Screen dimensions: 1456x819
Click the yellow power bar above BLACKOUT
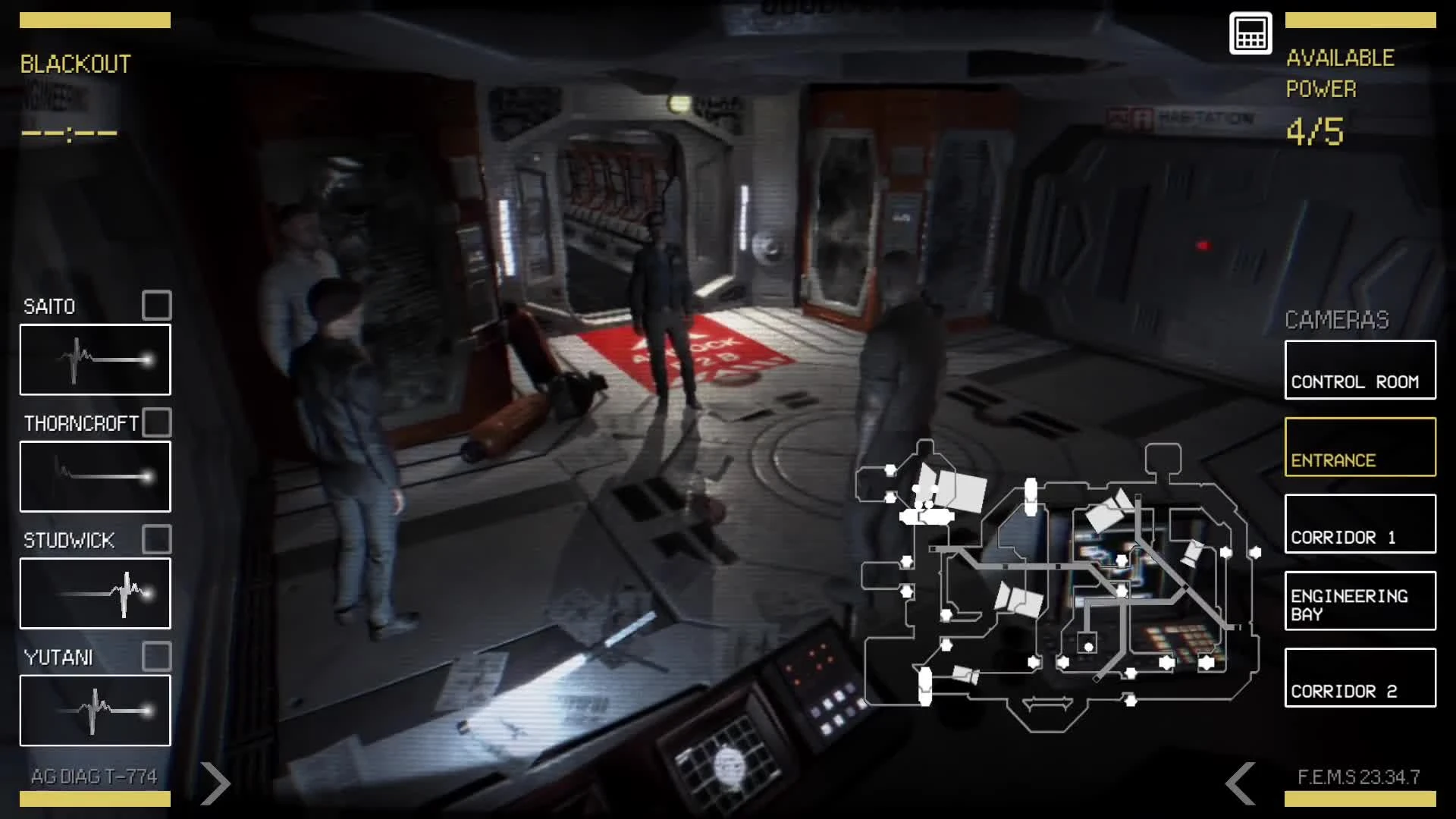95,20
